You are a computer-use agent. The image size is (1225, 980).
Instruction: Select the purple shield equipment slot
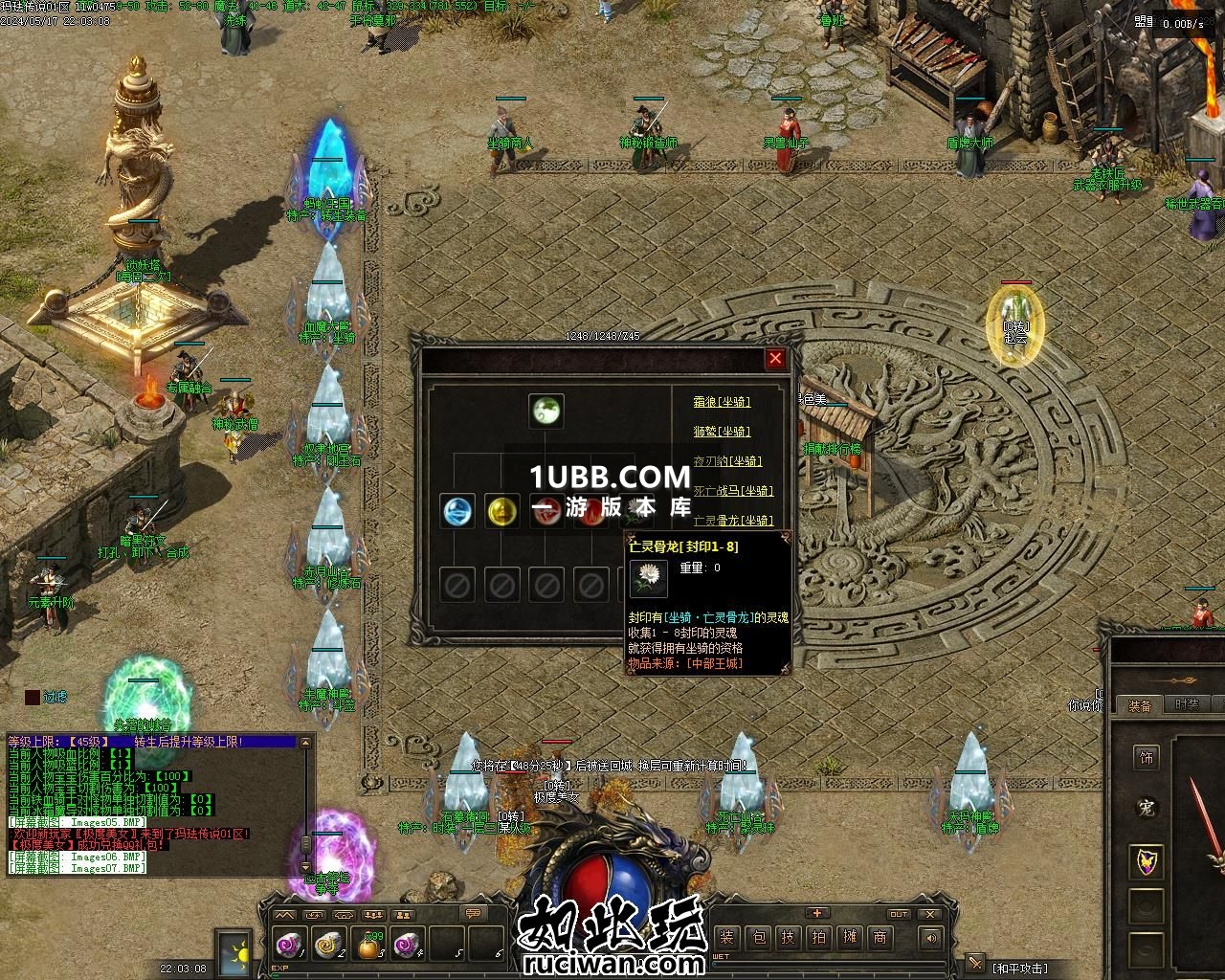1146,861
